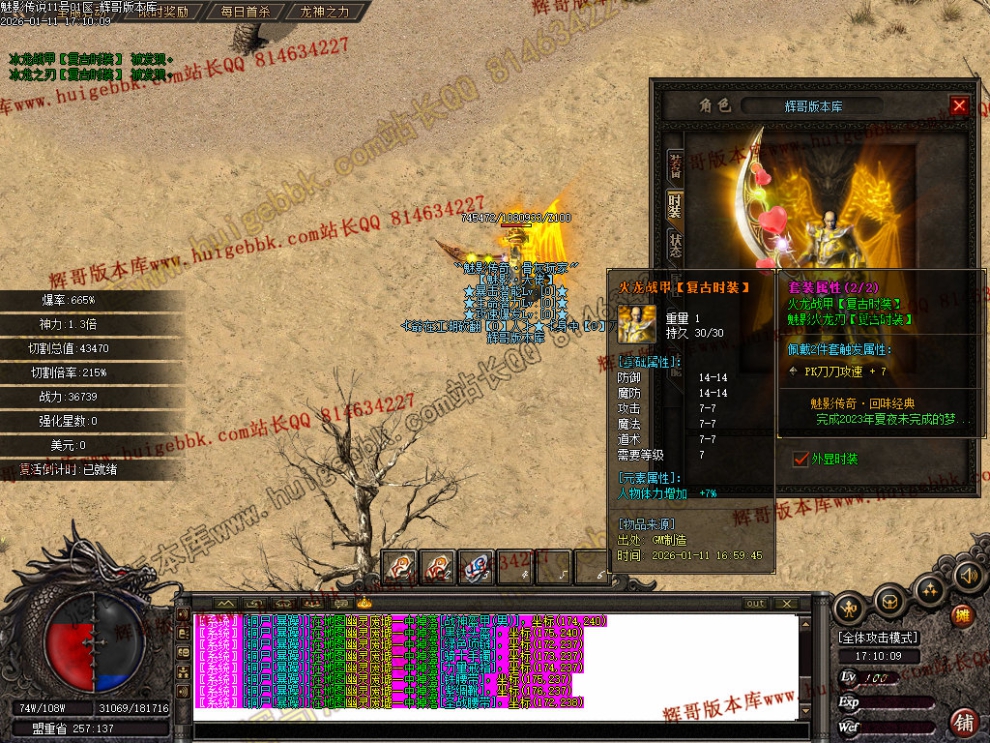Click the 摊 stall button

pos(963,616)
